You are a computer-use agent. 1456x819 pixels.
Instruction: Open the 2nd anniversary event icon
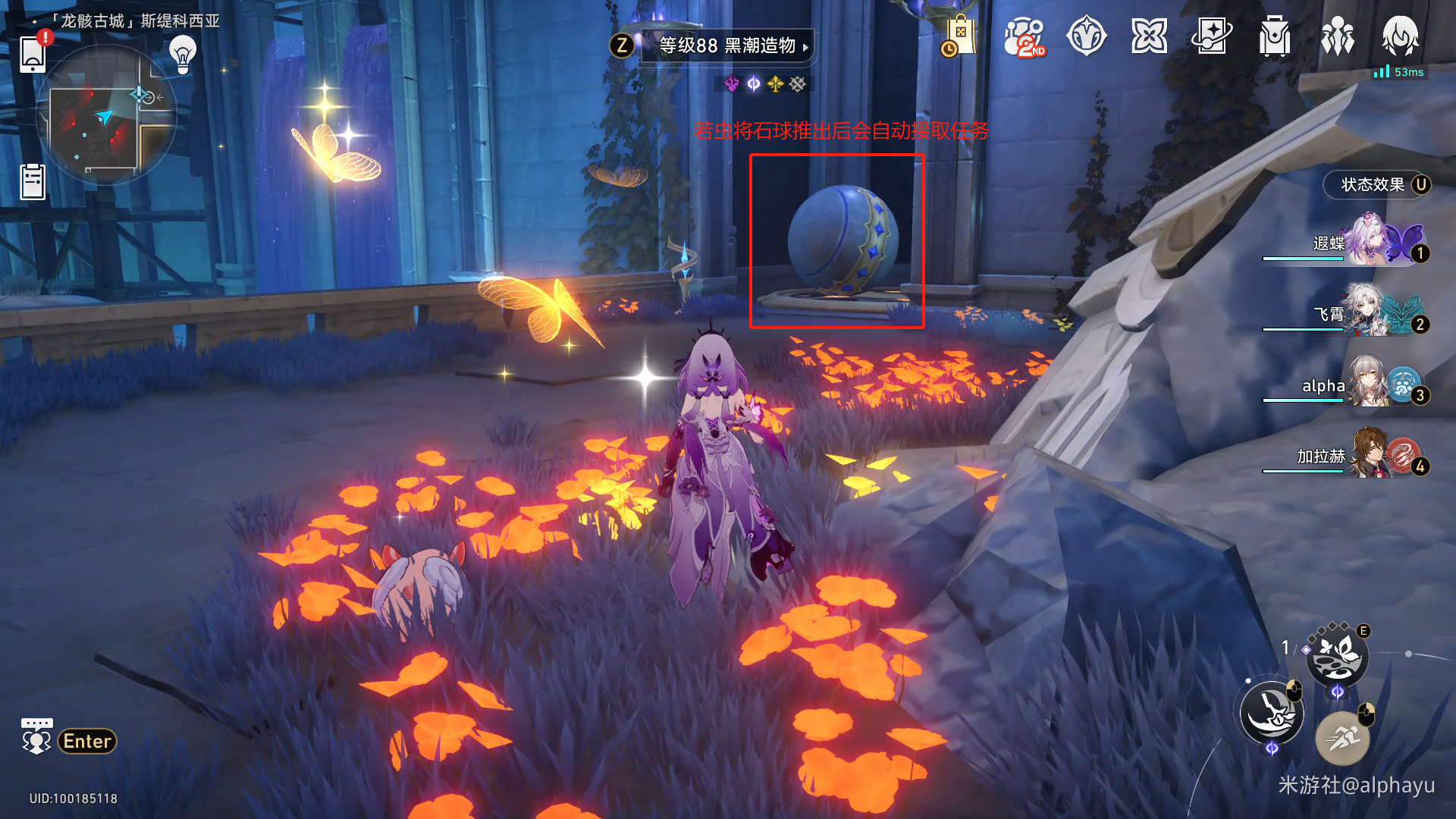(1024, 36)
